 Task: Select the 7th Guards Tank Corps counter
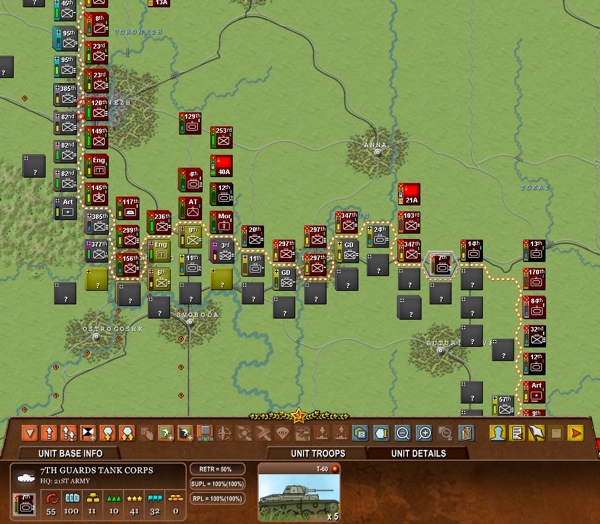441,264
